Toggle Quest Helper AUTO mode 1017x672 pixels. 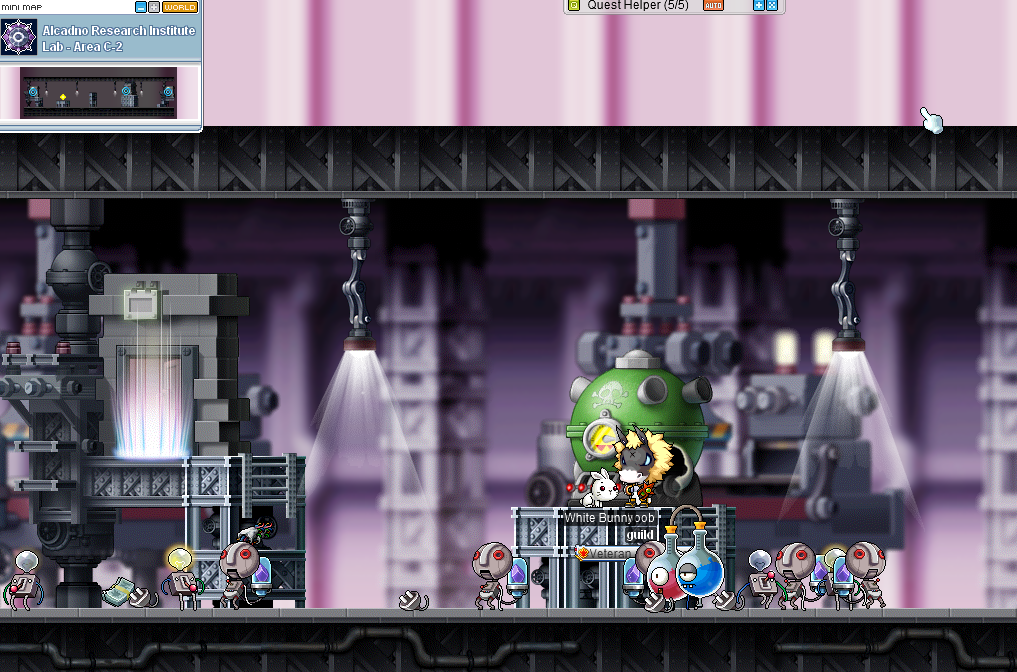[x=713, y=6]
